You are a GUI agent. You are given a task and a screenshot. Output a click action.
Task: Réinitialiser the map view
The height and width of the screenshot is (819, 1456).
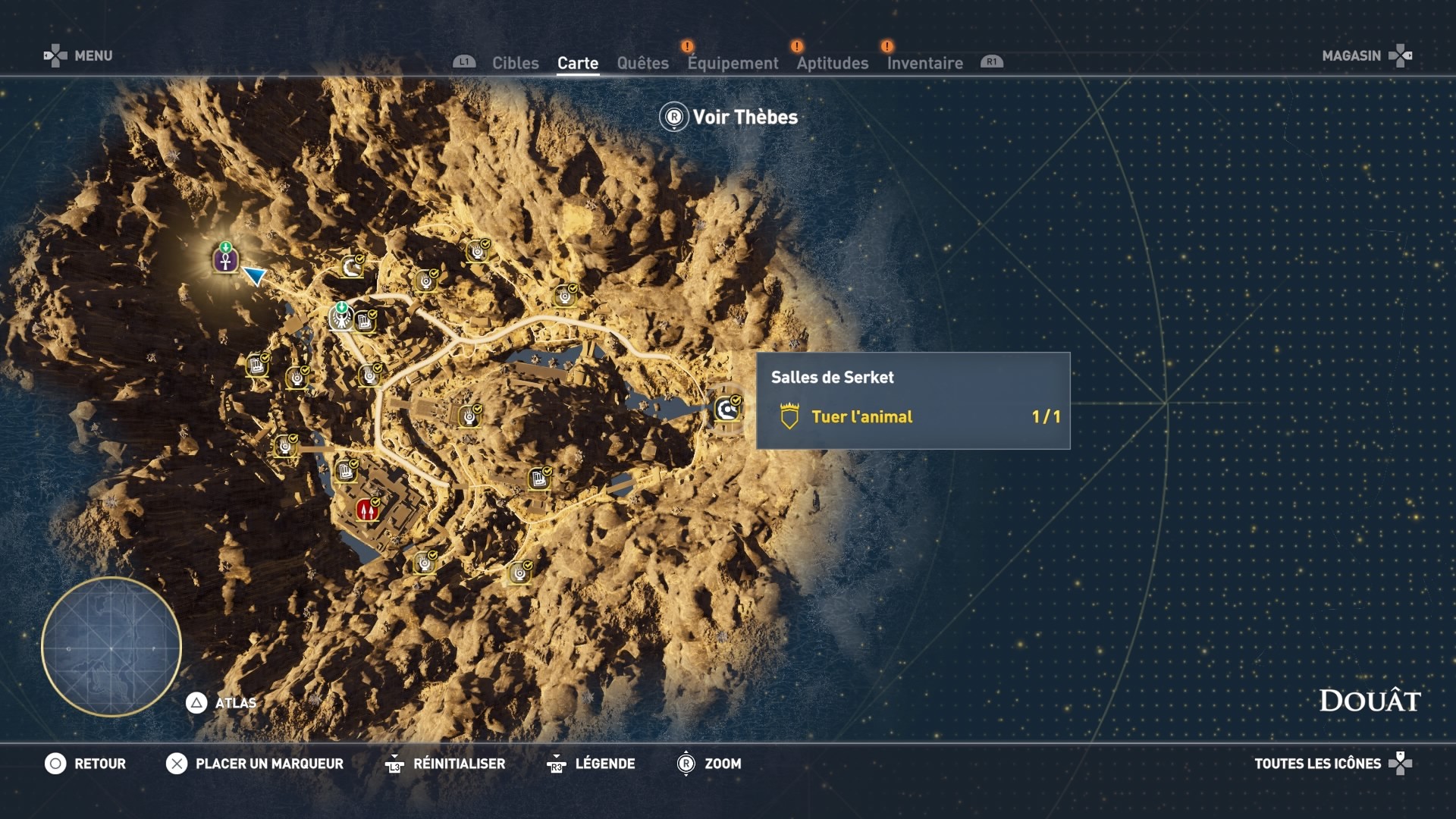444,764
